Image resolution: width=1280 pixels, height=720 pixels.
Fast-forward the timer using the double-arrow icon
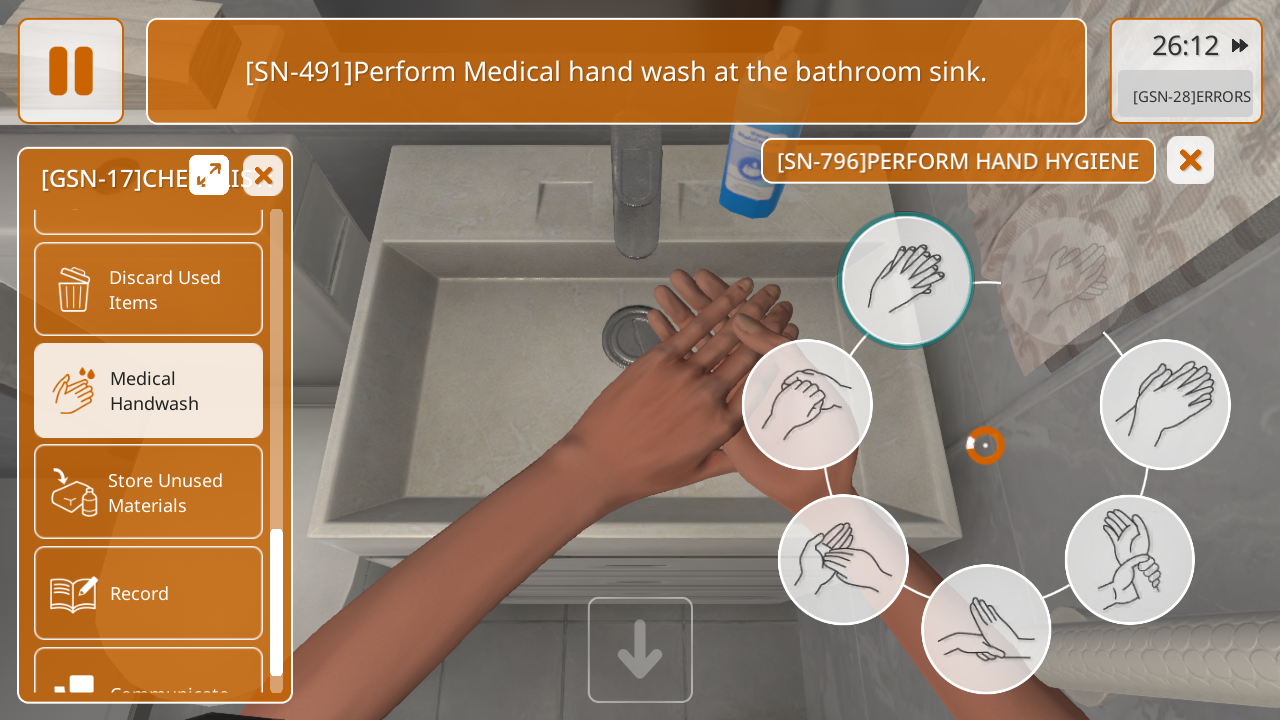click(1240, 45)
